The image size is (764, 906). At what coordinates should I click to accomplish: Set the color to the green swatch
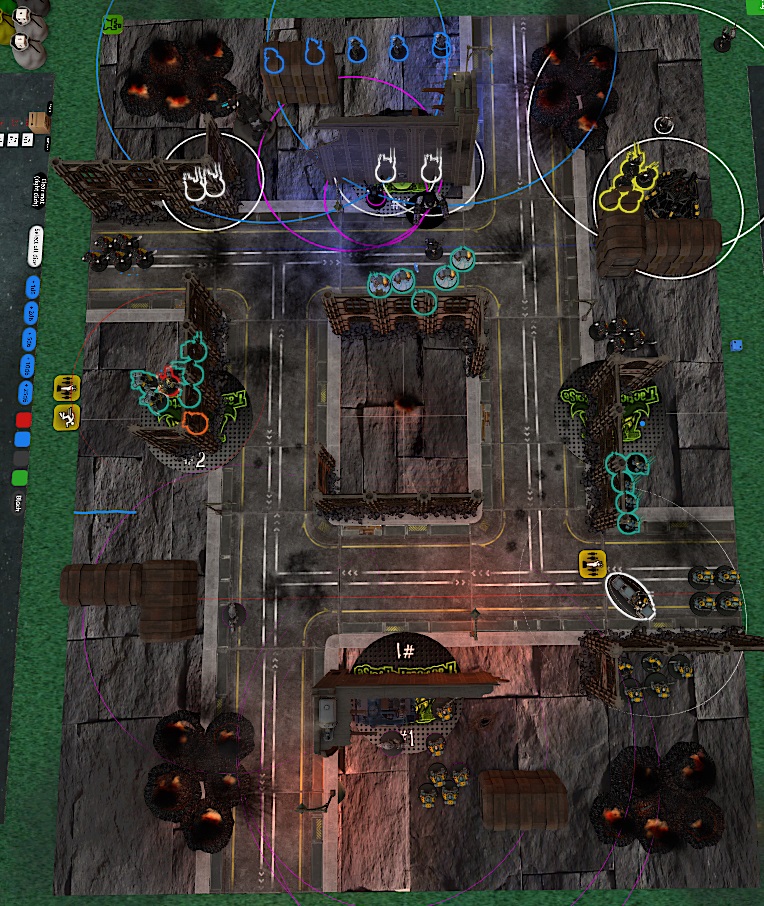[20, 478]
